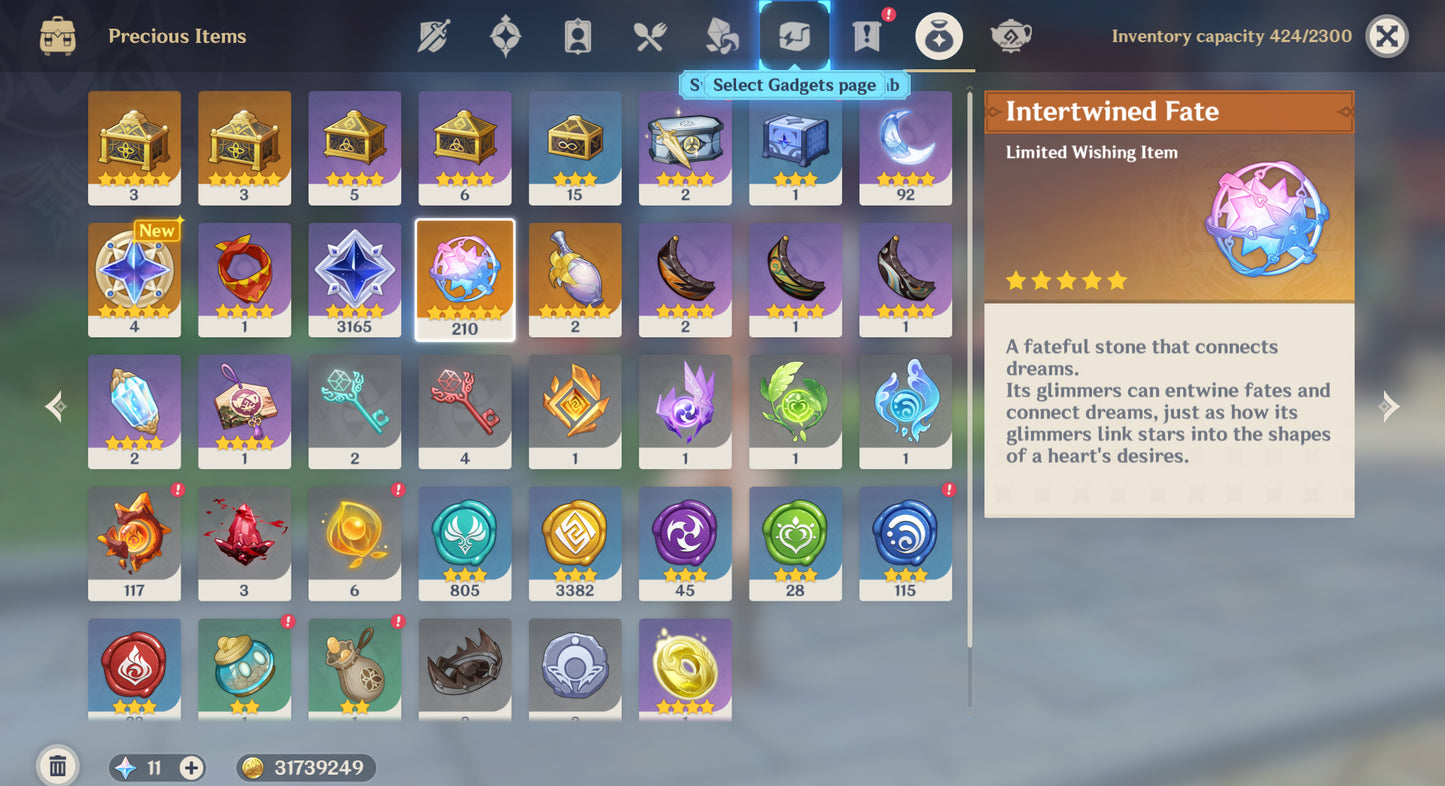The image size is (1445, 786).
Task: Open the Artifacts inventory tab
Action: tap(506, 35)
